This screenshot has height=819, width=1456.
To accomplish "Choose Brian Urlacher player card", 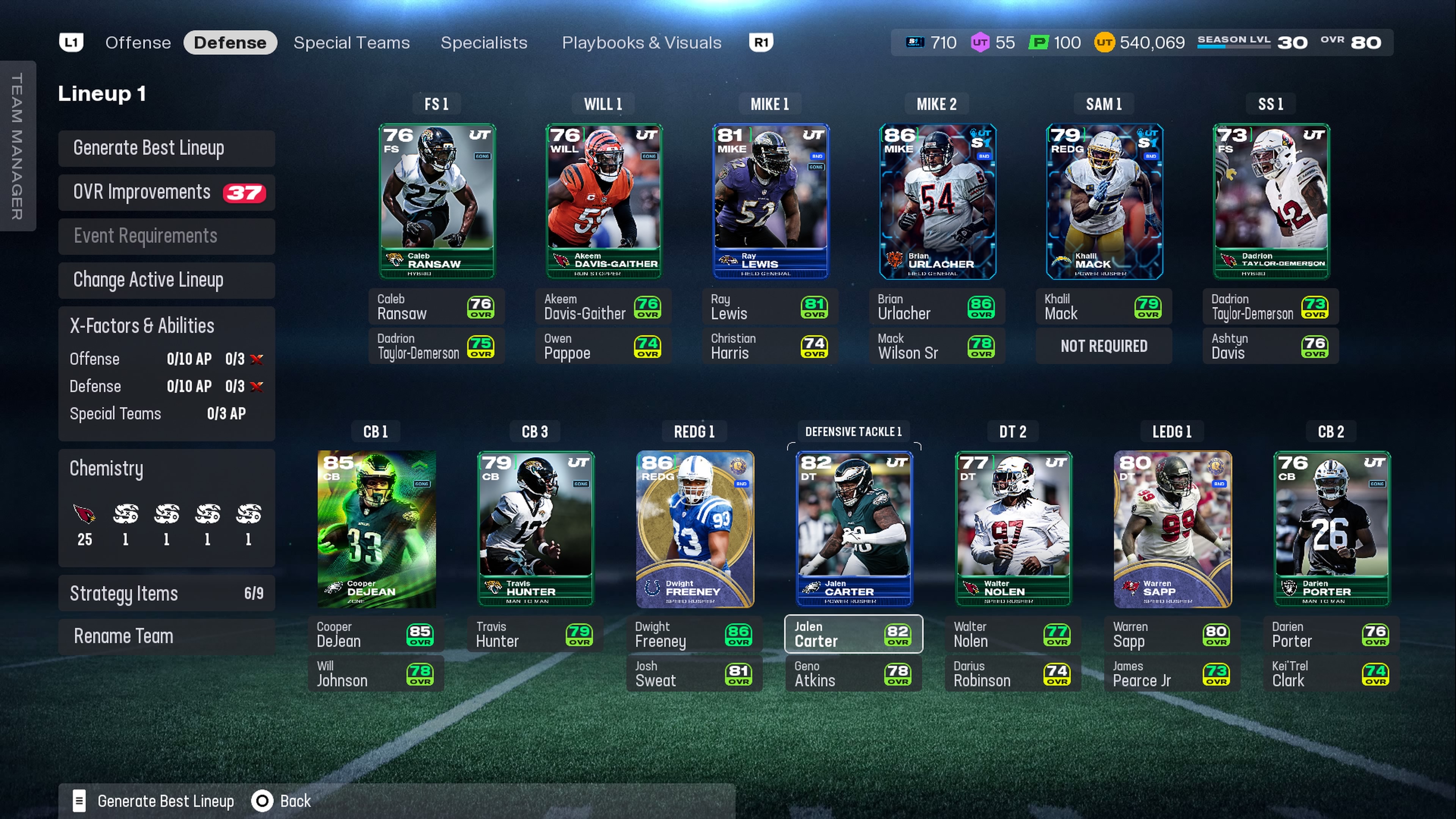I will (937, 201).
